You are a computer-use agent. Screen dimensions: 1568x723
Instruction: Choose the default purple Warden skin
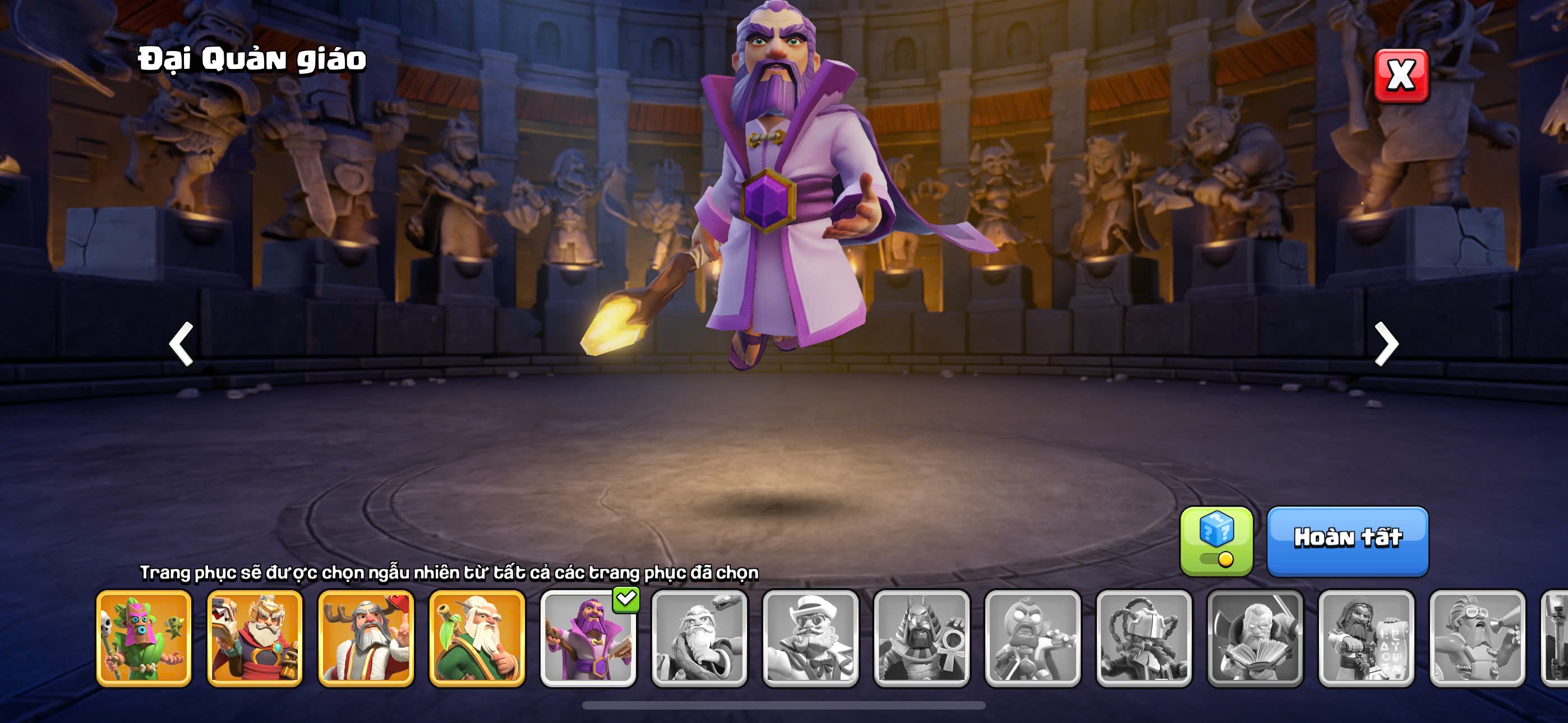point(588,638)
